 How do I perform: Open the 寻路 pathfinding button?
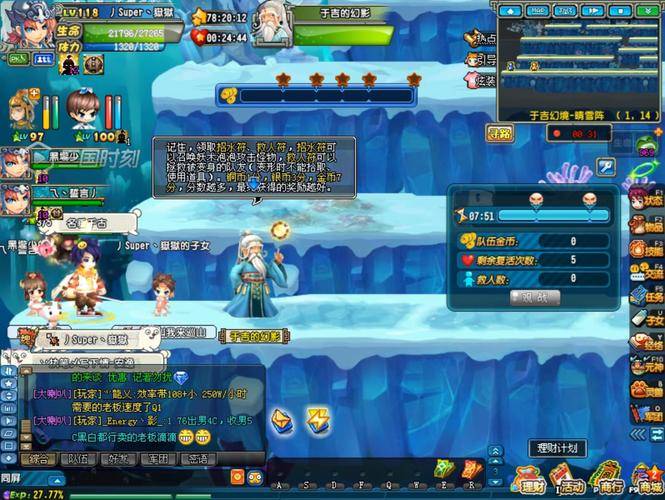[499, 133]
